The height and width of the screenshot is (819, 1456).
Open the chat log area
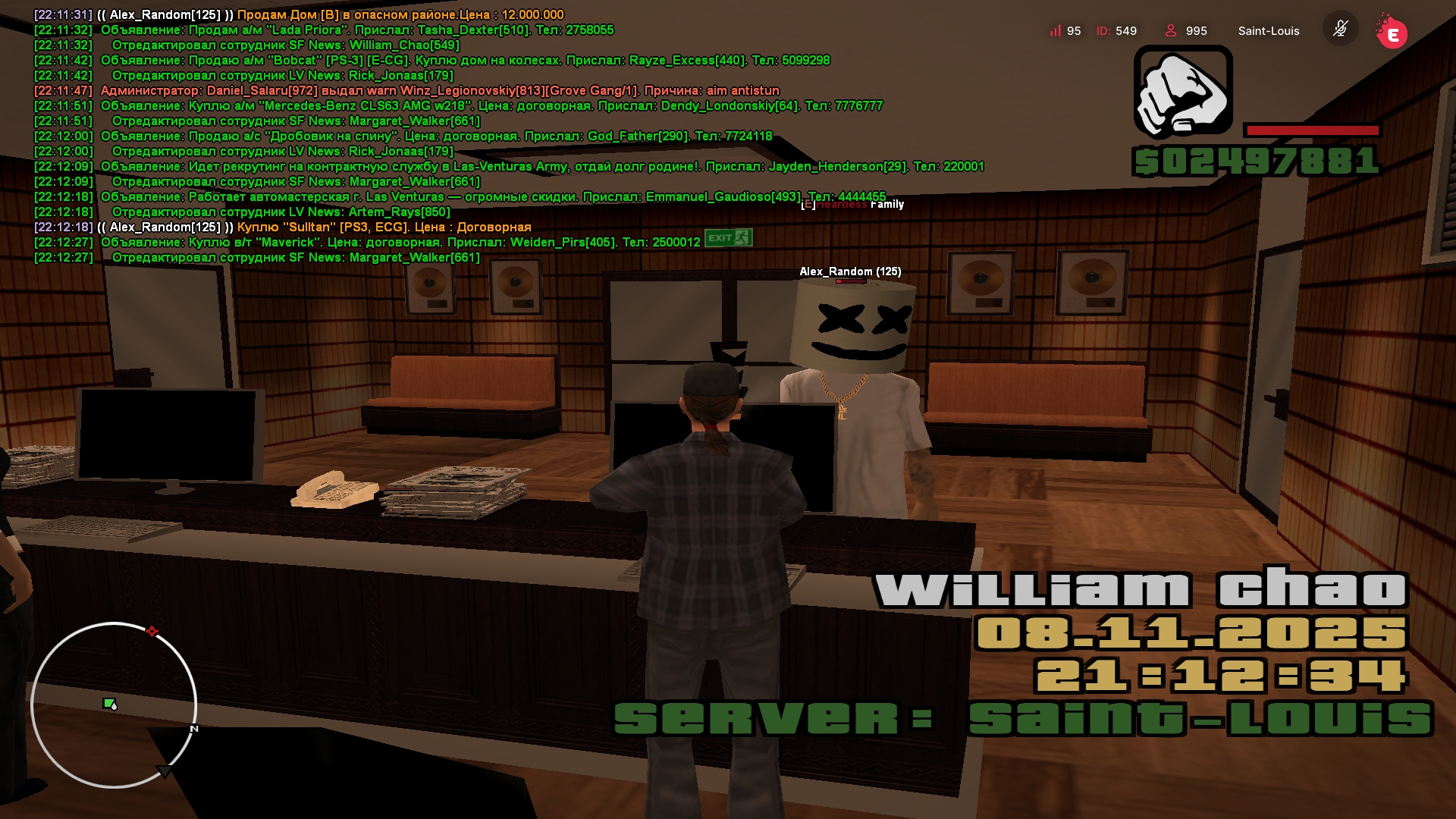point(455,136)
